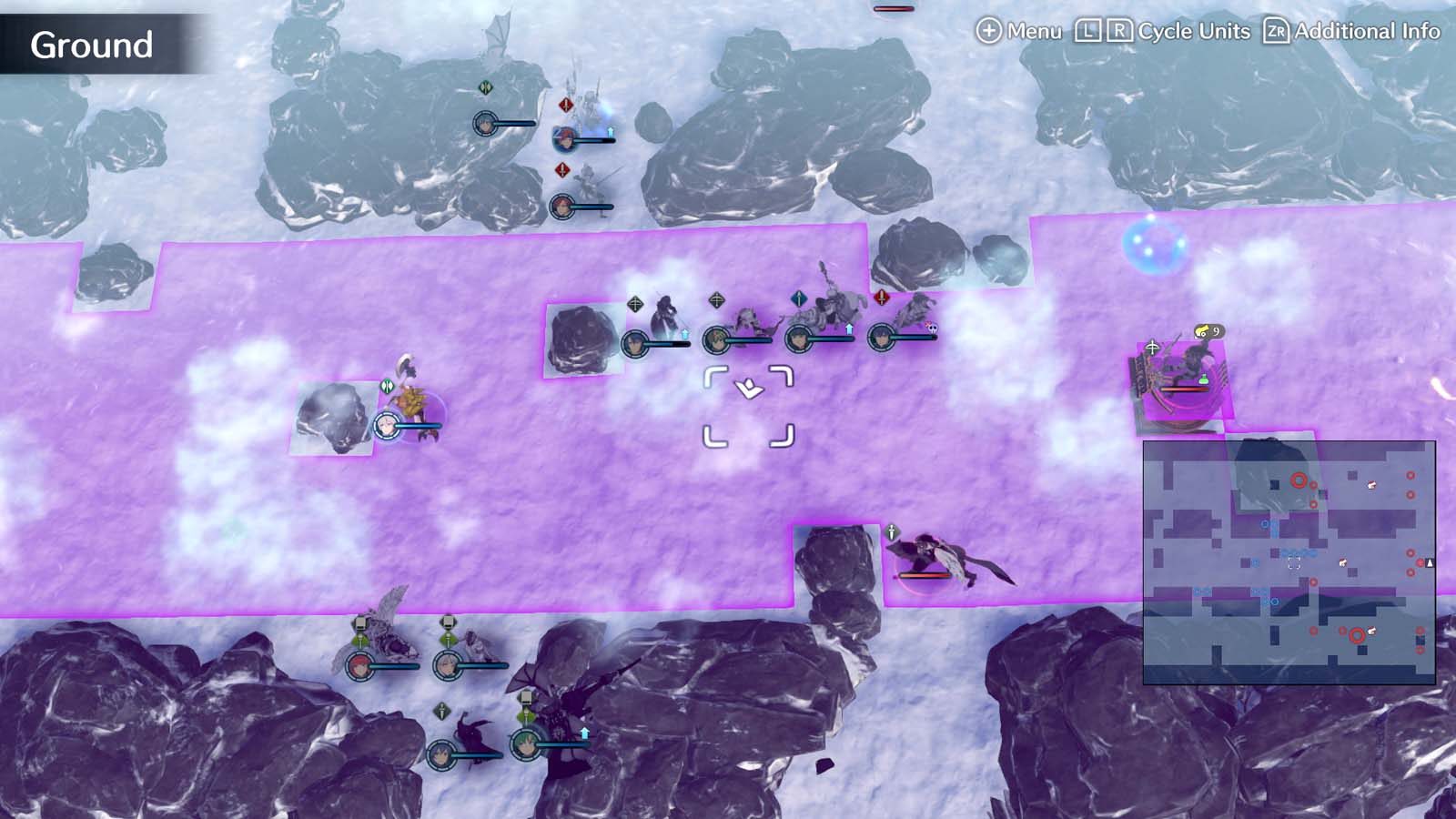Toggle Additional Info with the ZR indicator
Screen dimensions: 1456x819
pyautogui.click(x=1278, y=30)
